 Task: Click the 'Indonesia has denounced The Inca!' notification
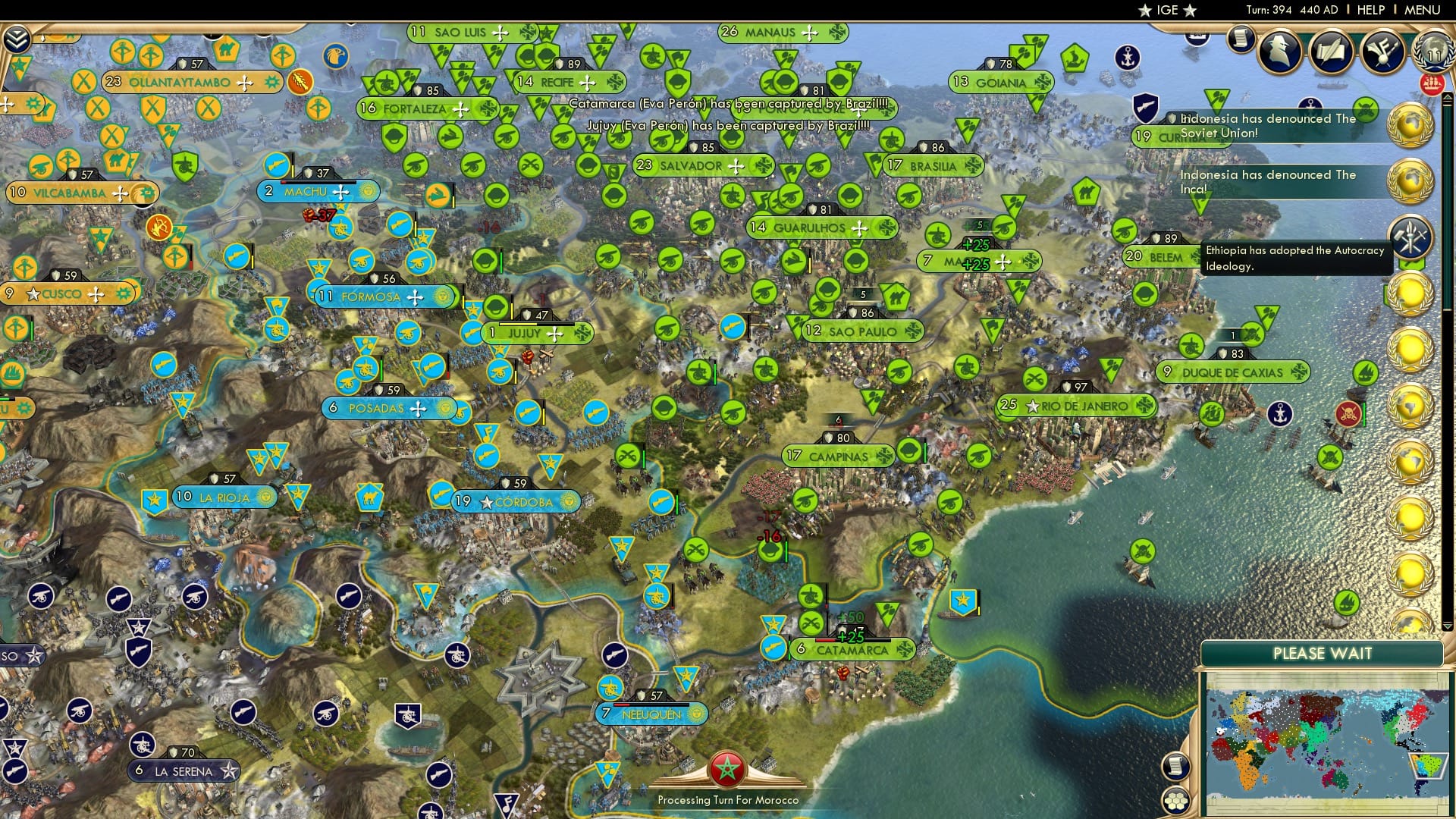pyautogui.click(x=1266, y=182)
